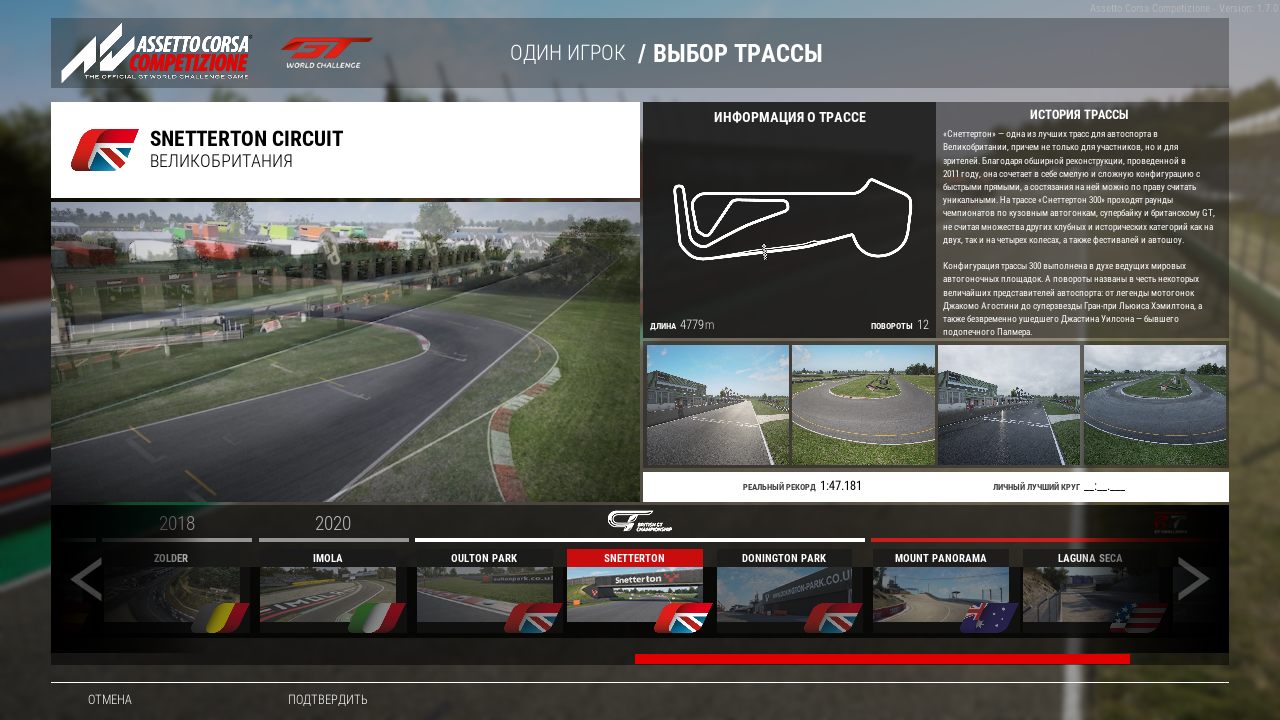Viewport: 1280px width, 720px height.
Task: Open next tracks page with right arrow
Action: click(x=1193, y=578)
